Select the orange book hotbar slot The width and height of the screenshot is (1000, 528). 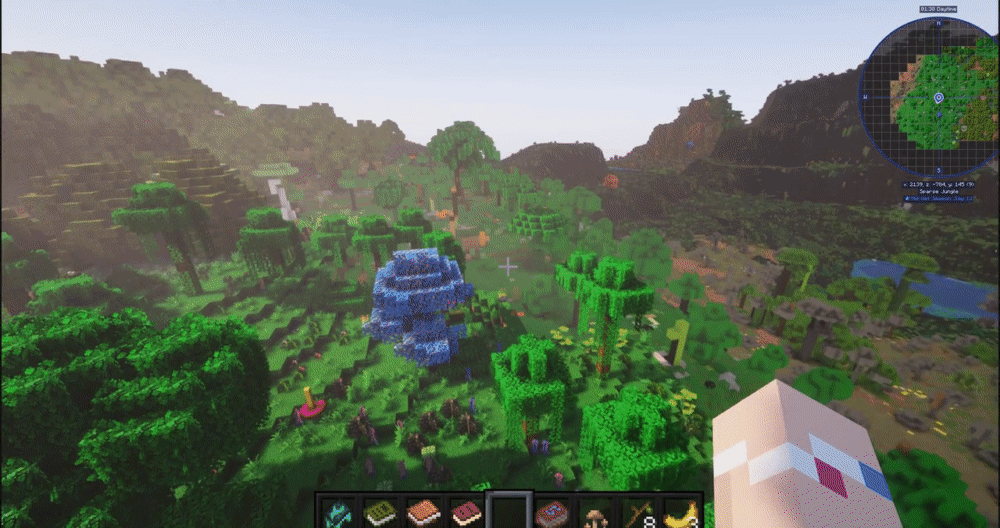pos(423,513)
